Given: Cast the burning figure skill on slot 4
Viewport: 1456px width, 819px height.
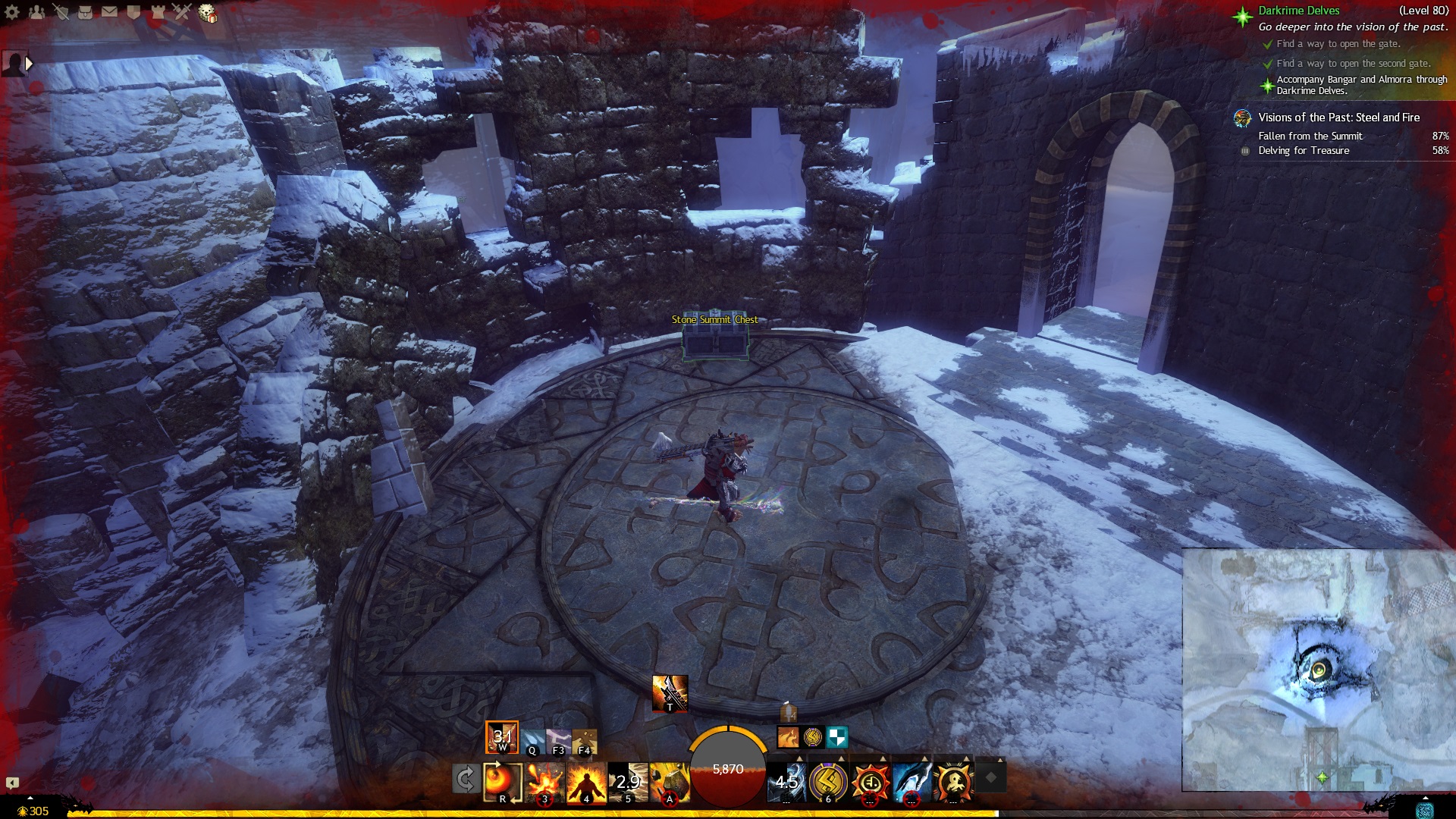Looking at the screenshot, I should coord(586,782).
